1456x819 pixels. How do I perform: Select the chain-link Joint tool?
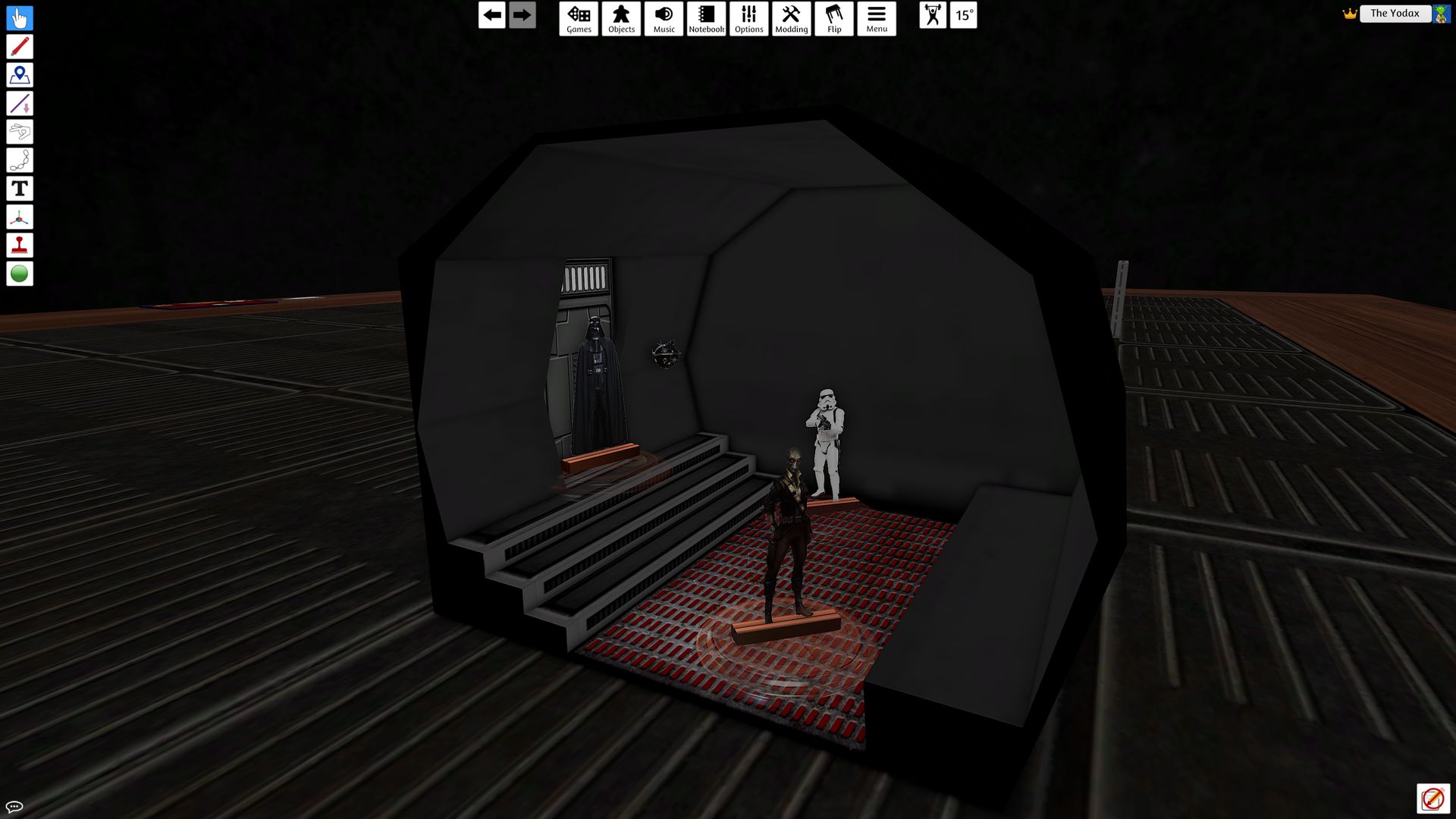[x=20, y=159]
